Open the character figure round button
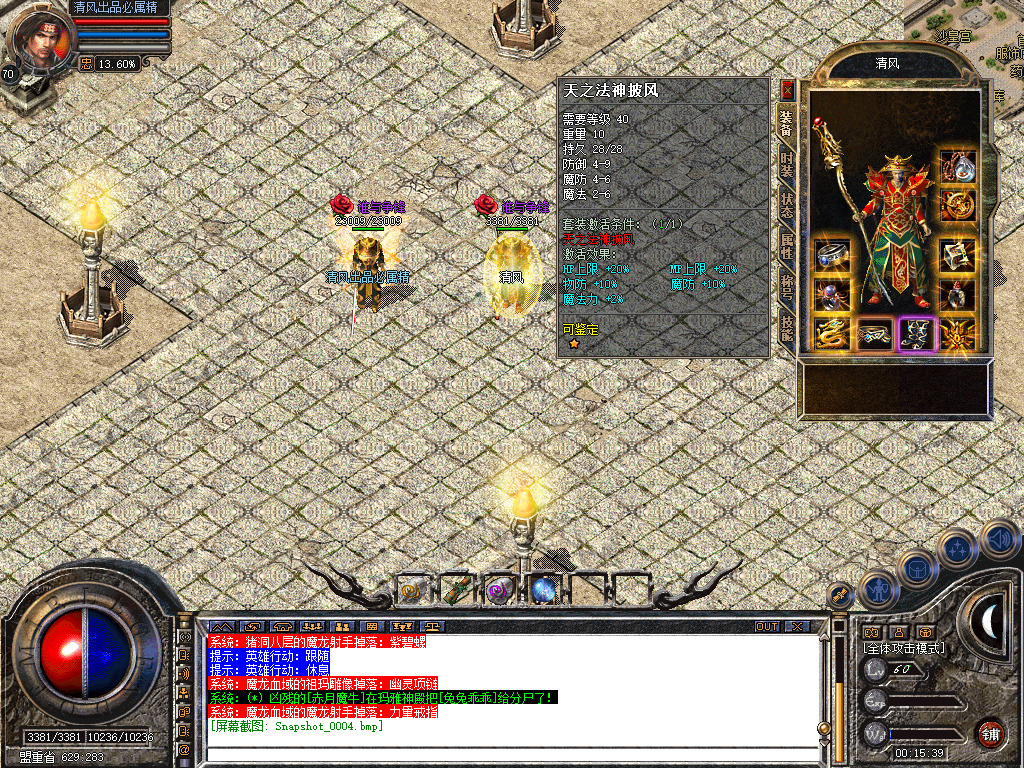 pos(877,590)
